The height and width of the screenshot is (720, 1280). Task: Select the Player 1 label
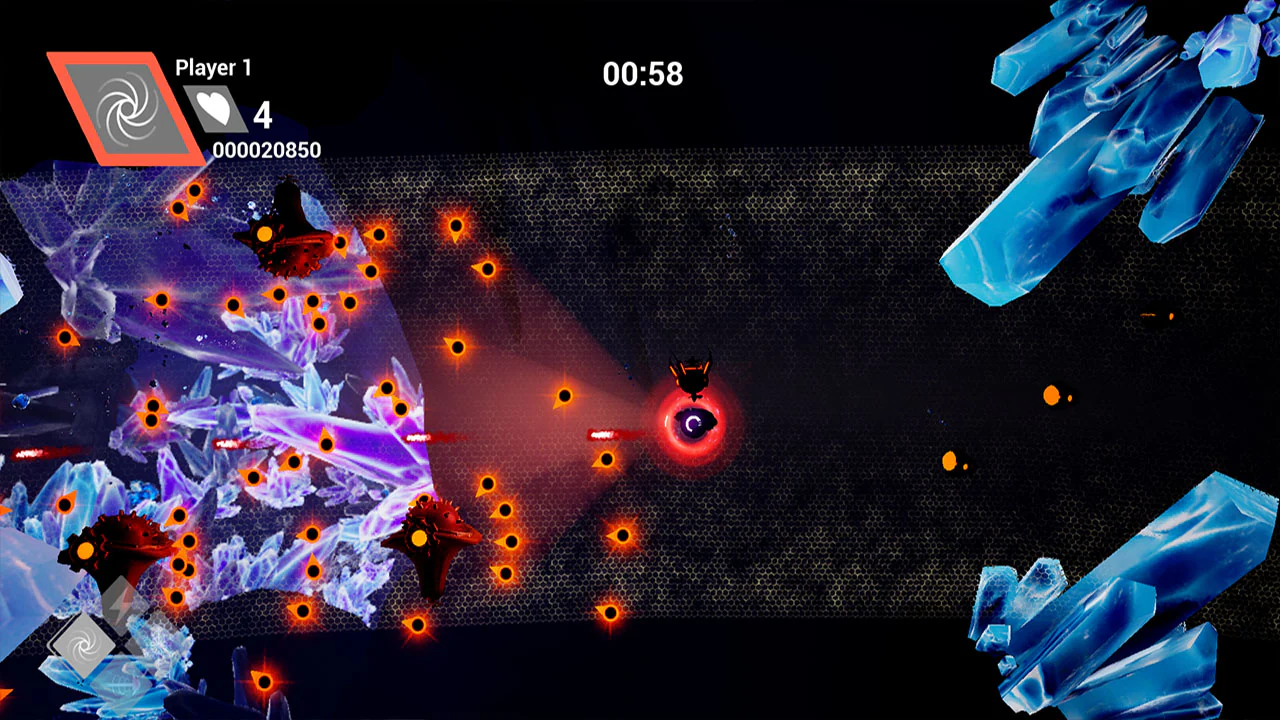coord(213,68)
